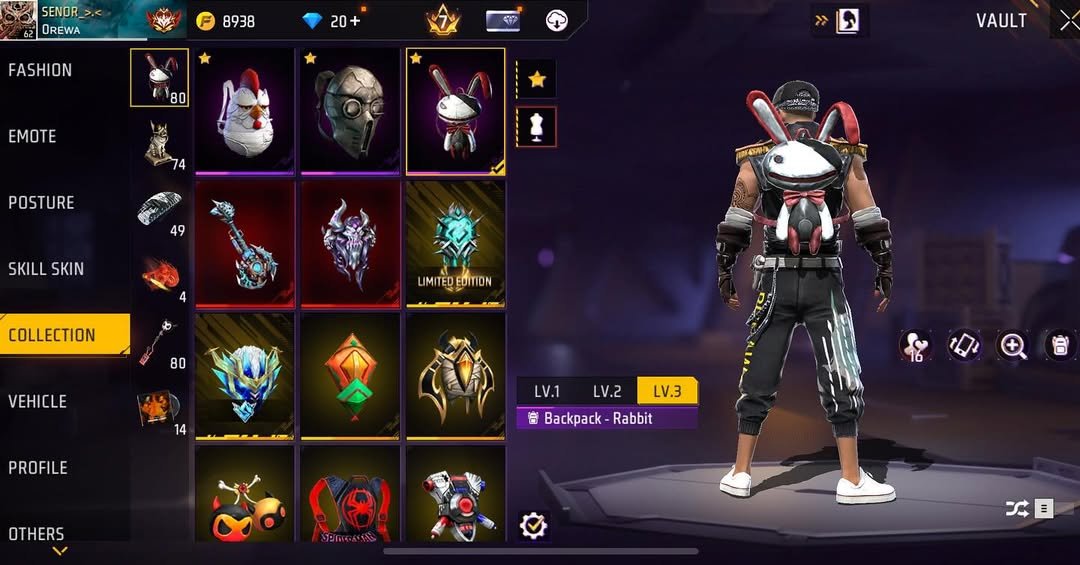Viewport: 1080px width, 565px height.
Task: Toggle the star favorites filter
Action: click(x=536, y=79)
